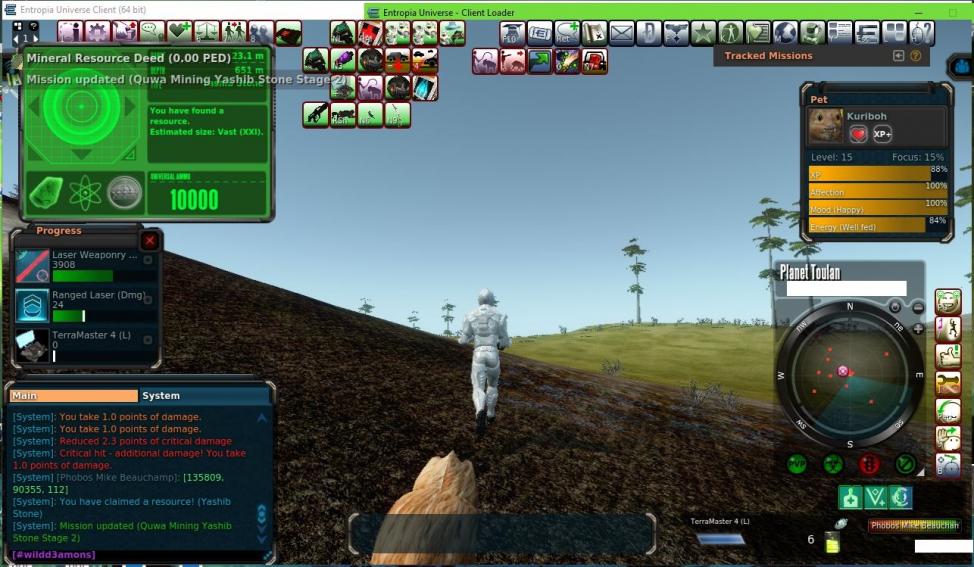Select the Main chat tab

pos(73,396)
